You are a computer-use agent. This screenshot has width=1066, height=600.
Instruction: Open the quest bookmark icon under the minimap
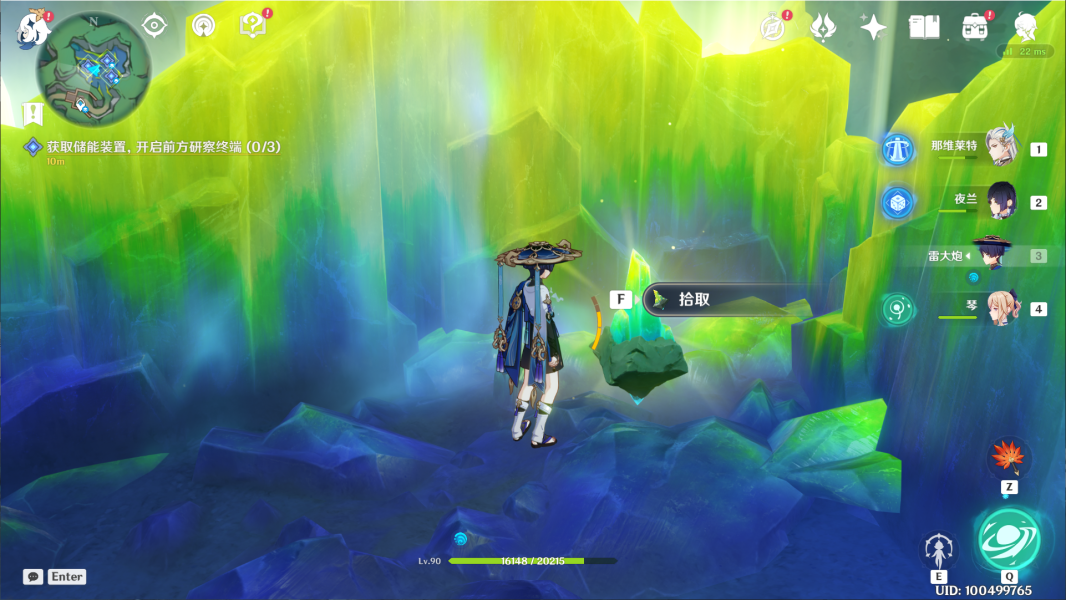click(x=33, y=112)
